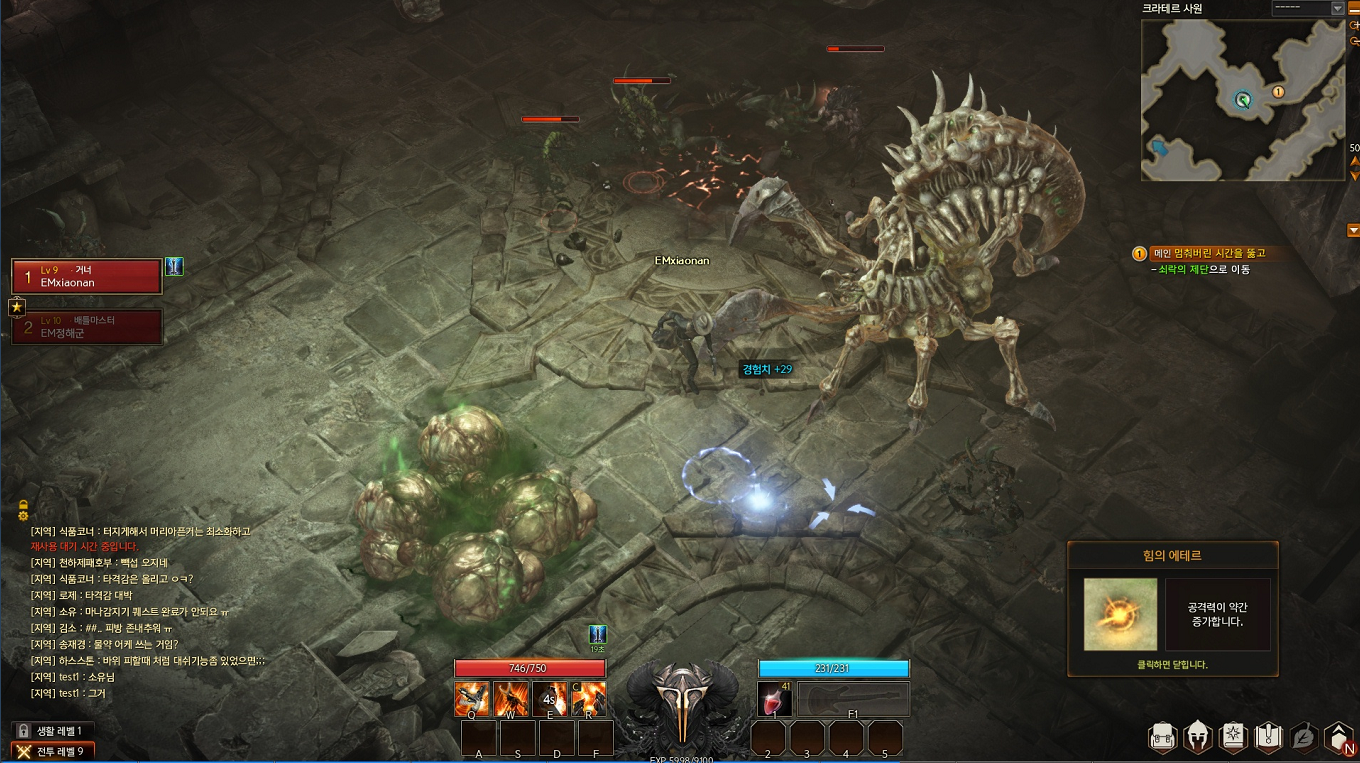Viewport: 1360px width, 763px height.
Task: Select the guitar instrument slot F1
Action: 853,699
